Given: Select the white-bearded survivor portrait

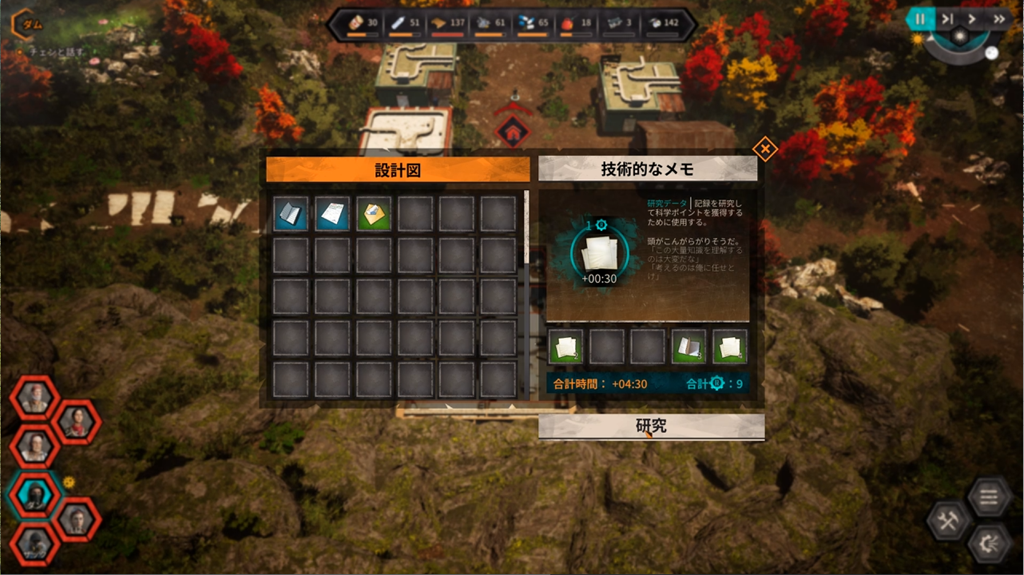Looking at the screenshot, I should pos(34,398).
